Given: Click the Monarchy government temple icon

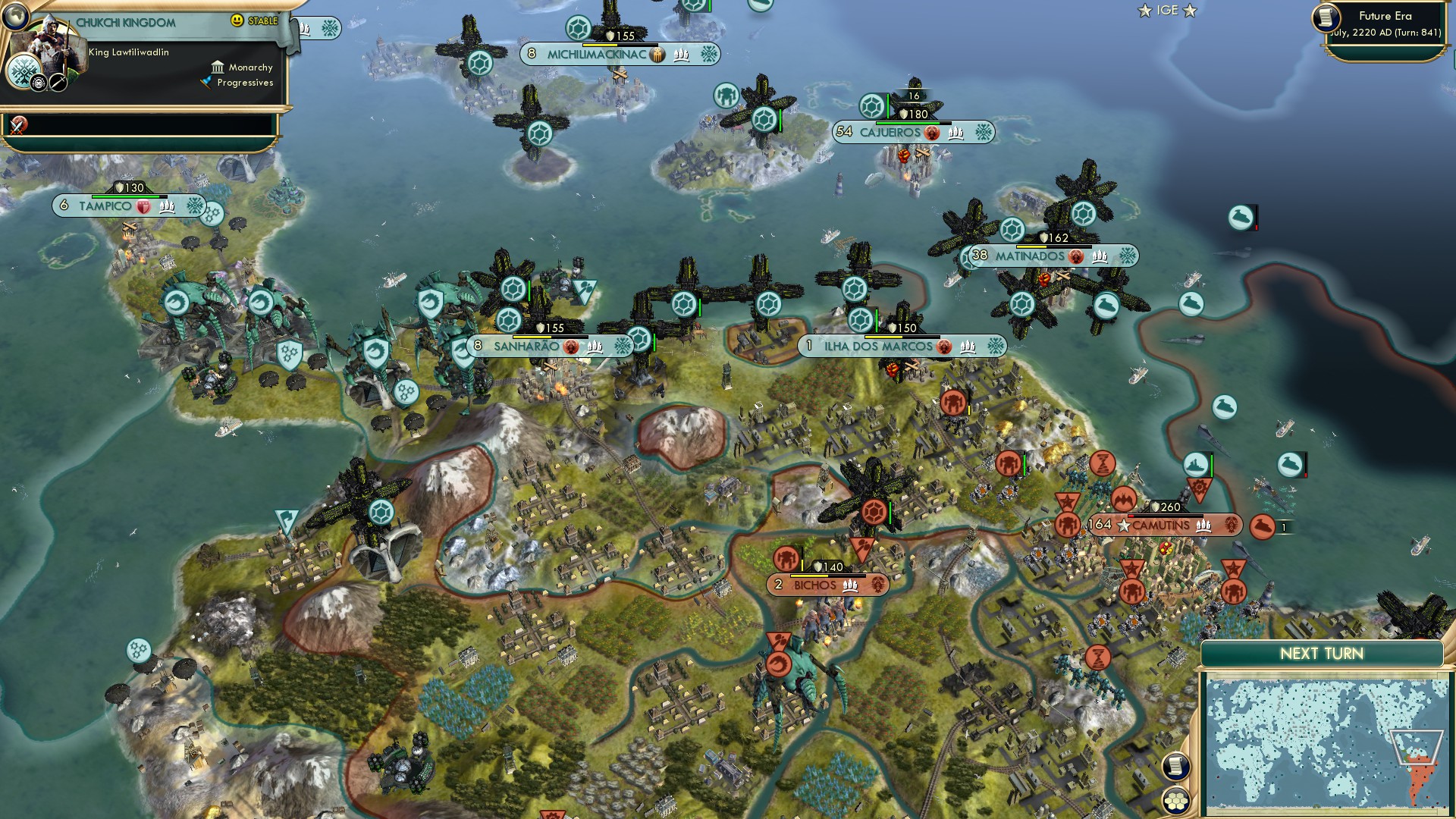Looking at the screenshot, I should [217, 67].
